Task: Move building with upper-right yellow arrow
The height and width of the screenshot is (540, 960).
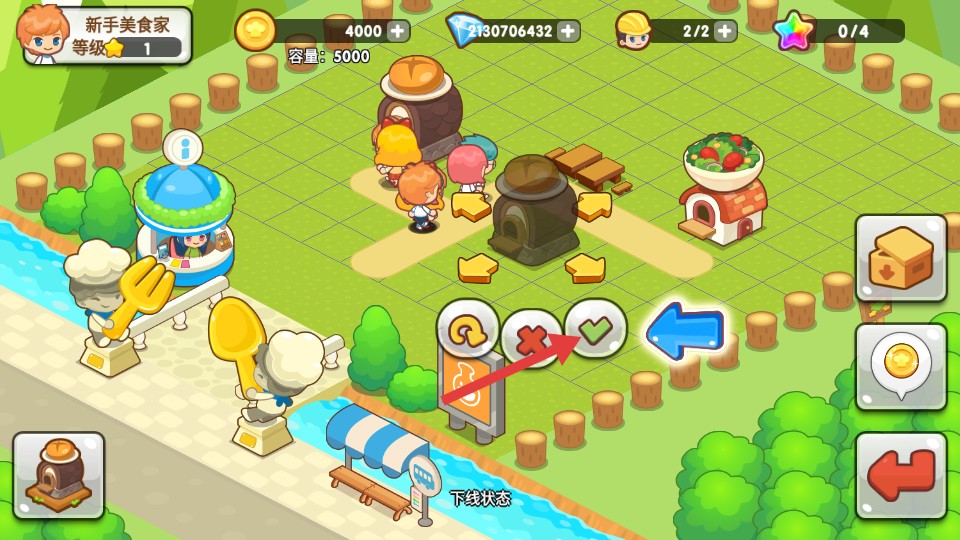Action: tap(594, 206)
